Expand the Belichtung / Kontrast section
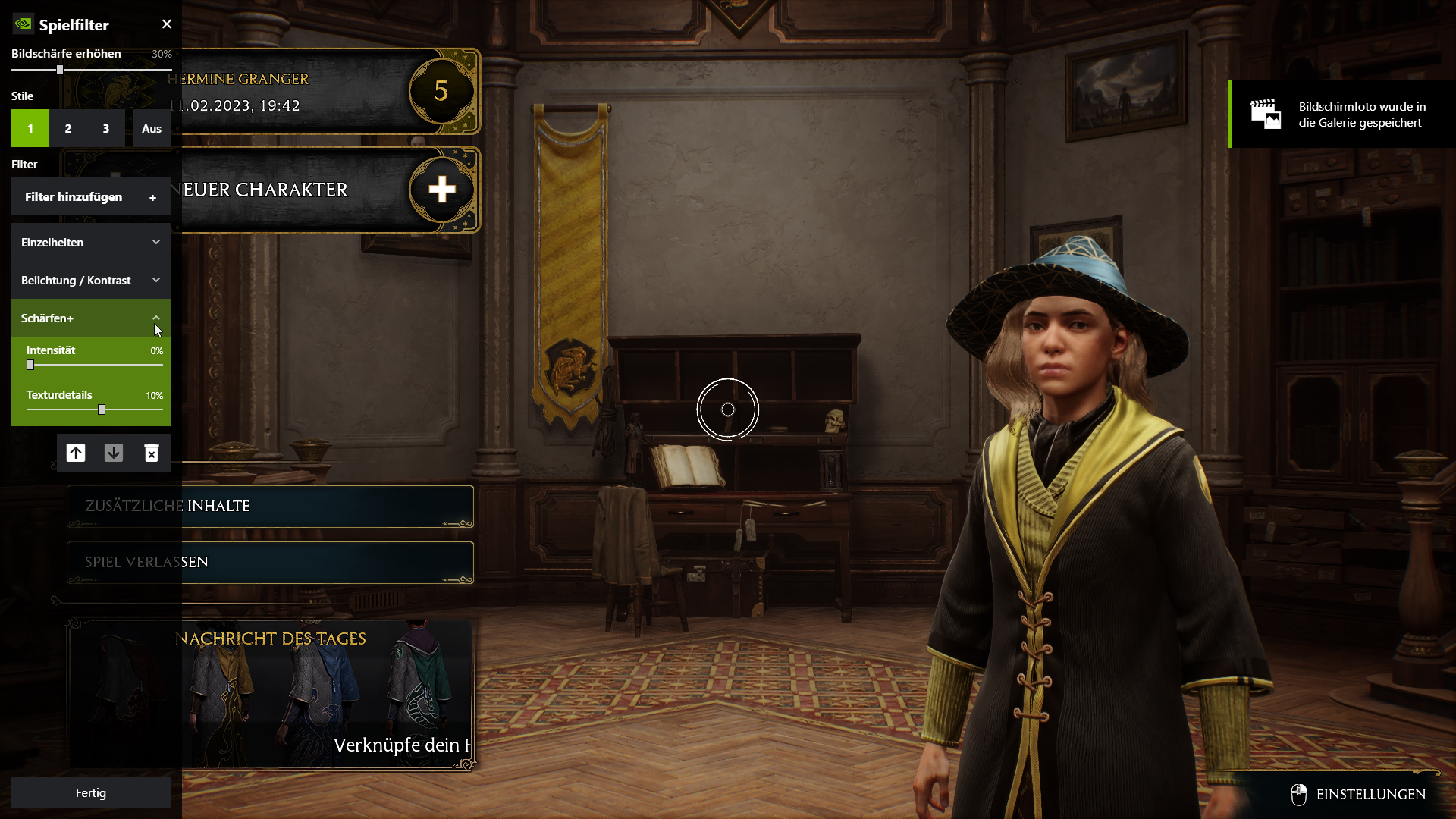Viewport: 1456px width, 819px height. 90,280
